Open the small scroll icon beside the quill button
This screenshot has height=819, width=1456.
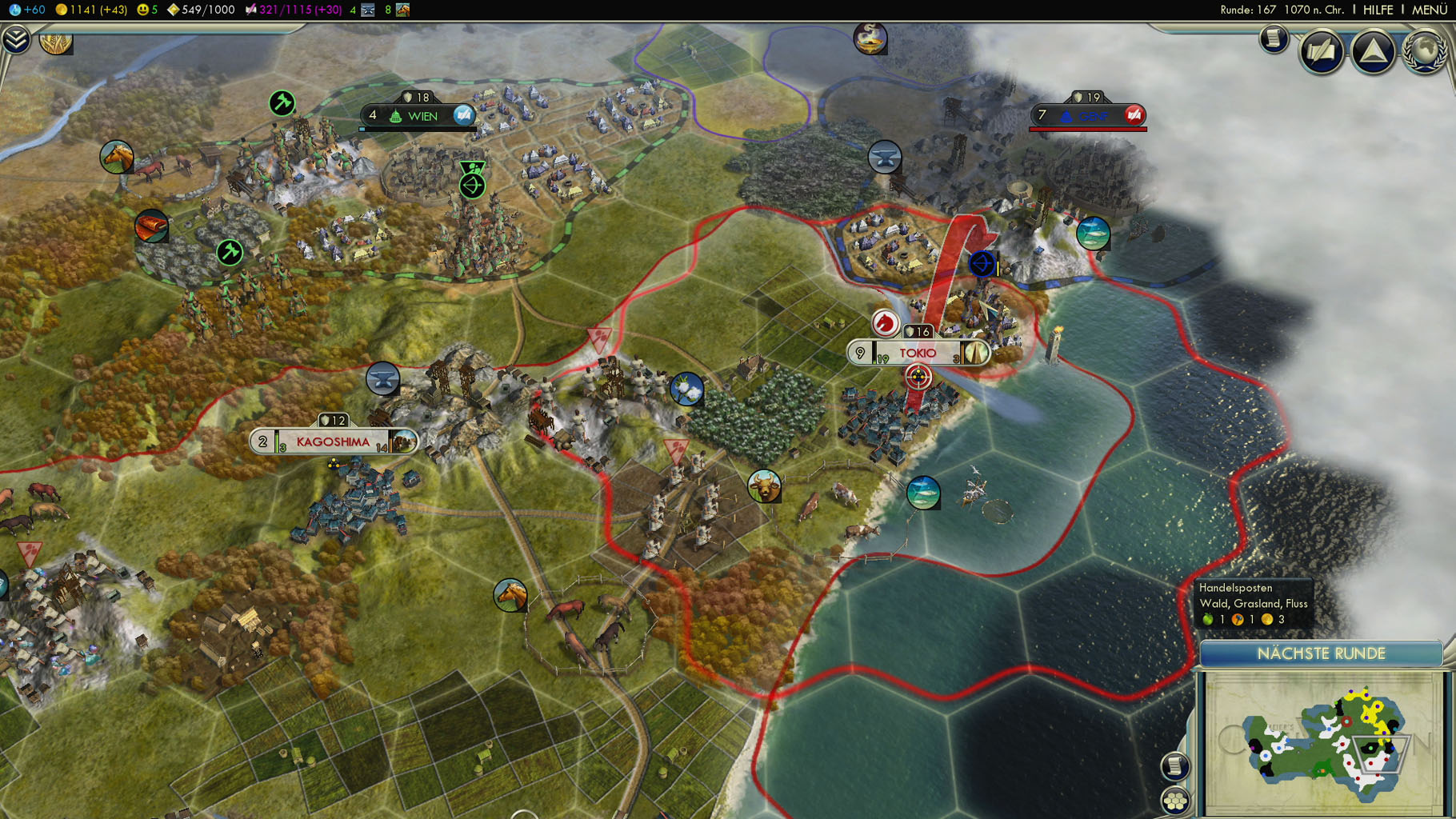click(x=1274, y=38)
